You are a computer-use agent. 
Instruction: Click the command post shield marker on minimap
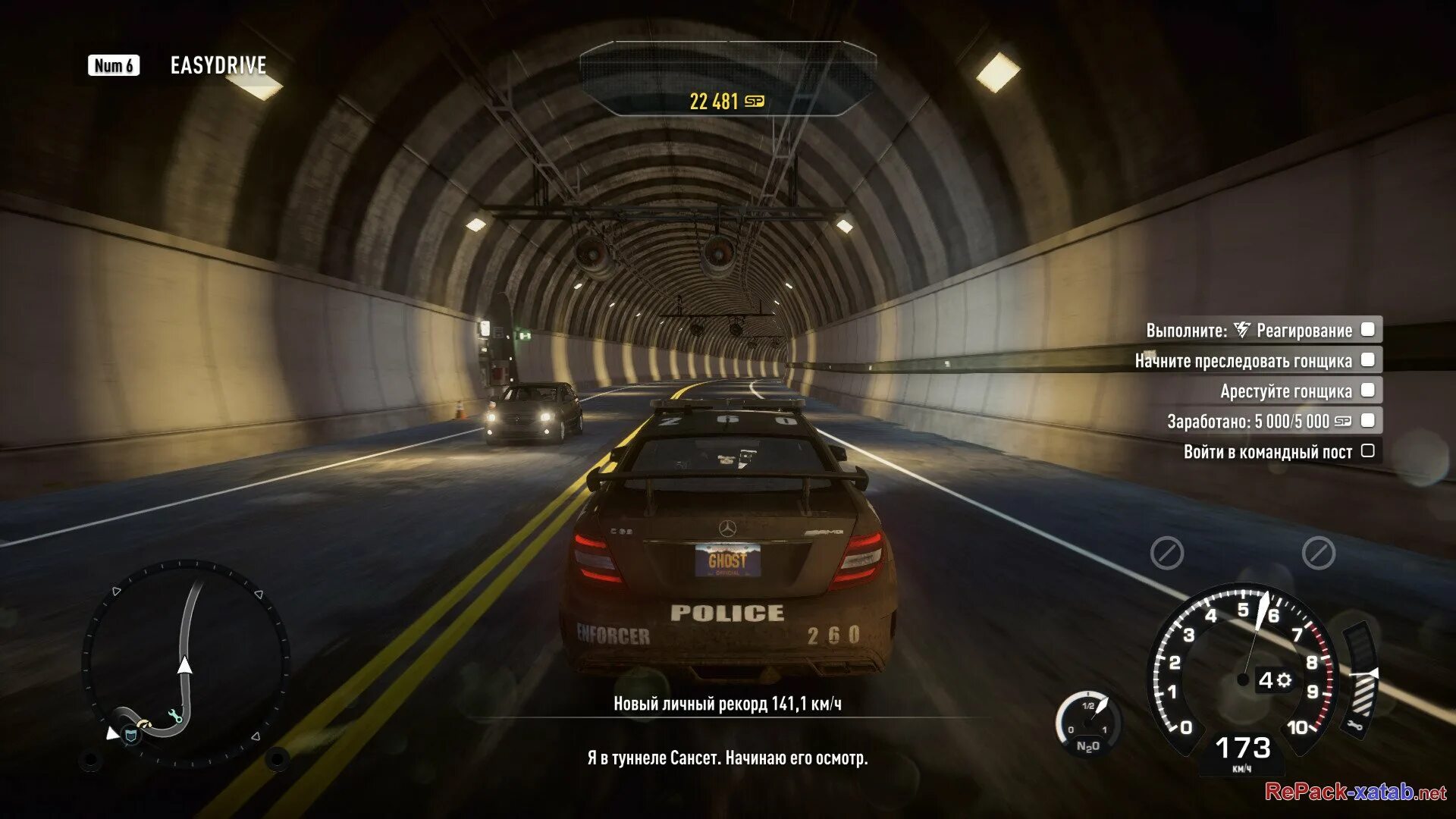click(132, 734)
